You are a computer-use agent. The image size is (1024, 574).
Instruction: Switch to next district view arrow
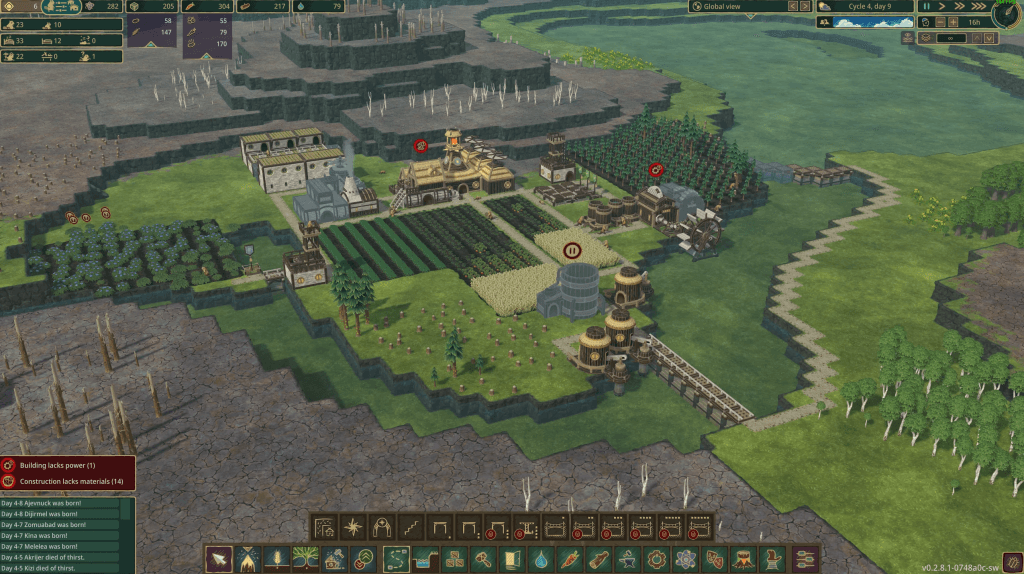805,6
